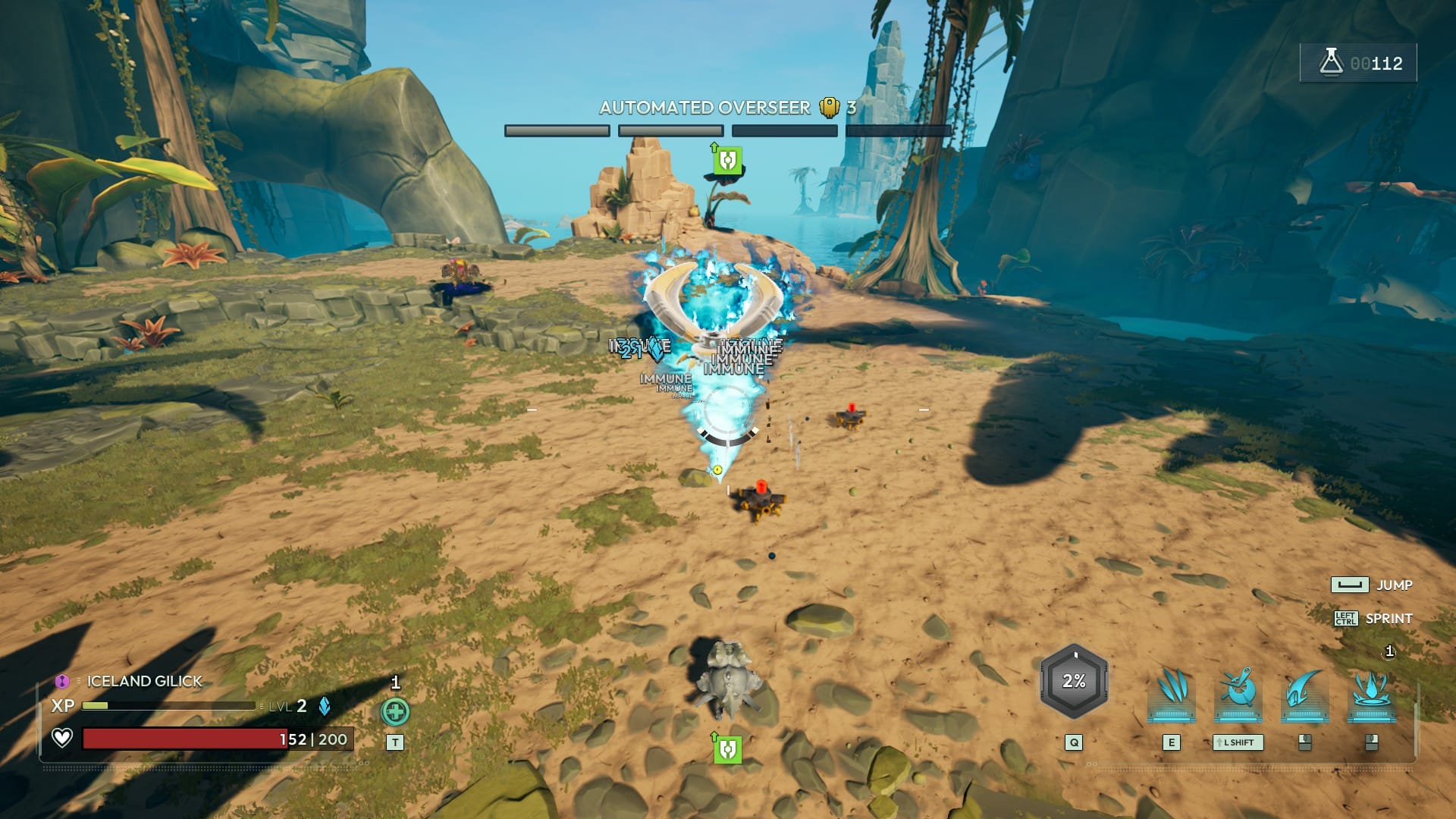Viewport: 1456px width, 819px height.
Task: Select the purple badge beside Iceland Gilick
Action: coord(62,681)
